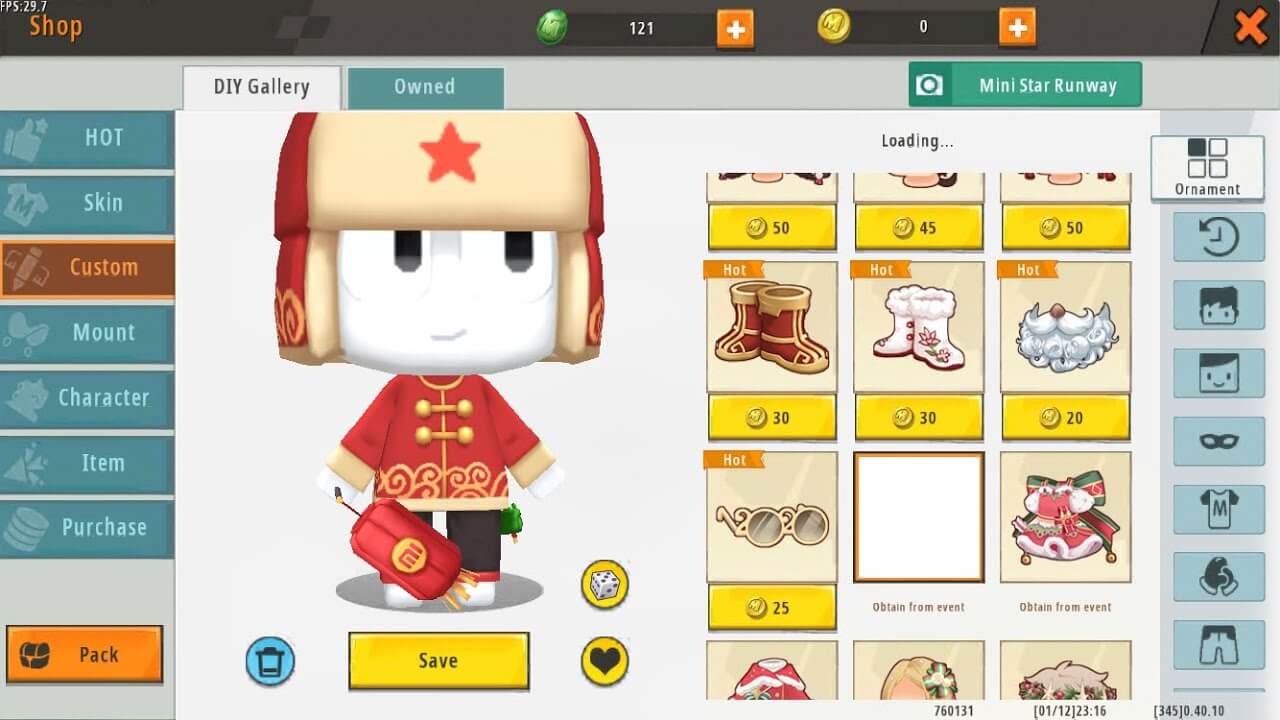The image size is (1280, 720).
Task: Choose the eyewear mask category icon
Action: coord(1218,441)
